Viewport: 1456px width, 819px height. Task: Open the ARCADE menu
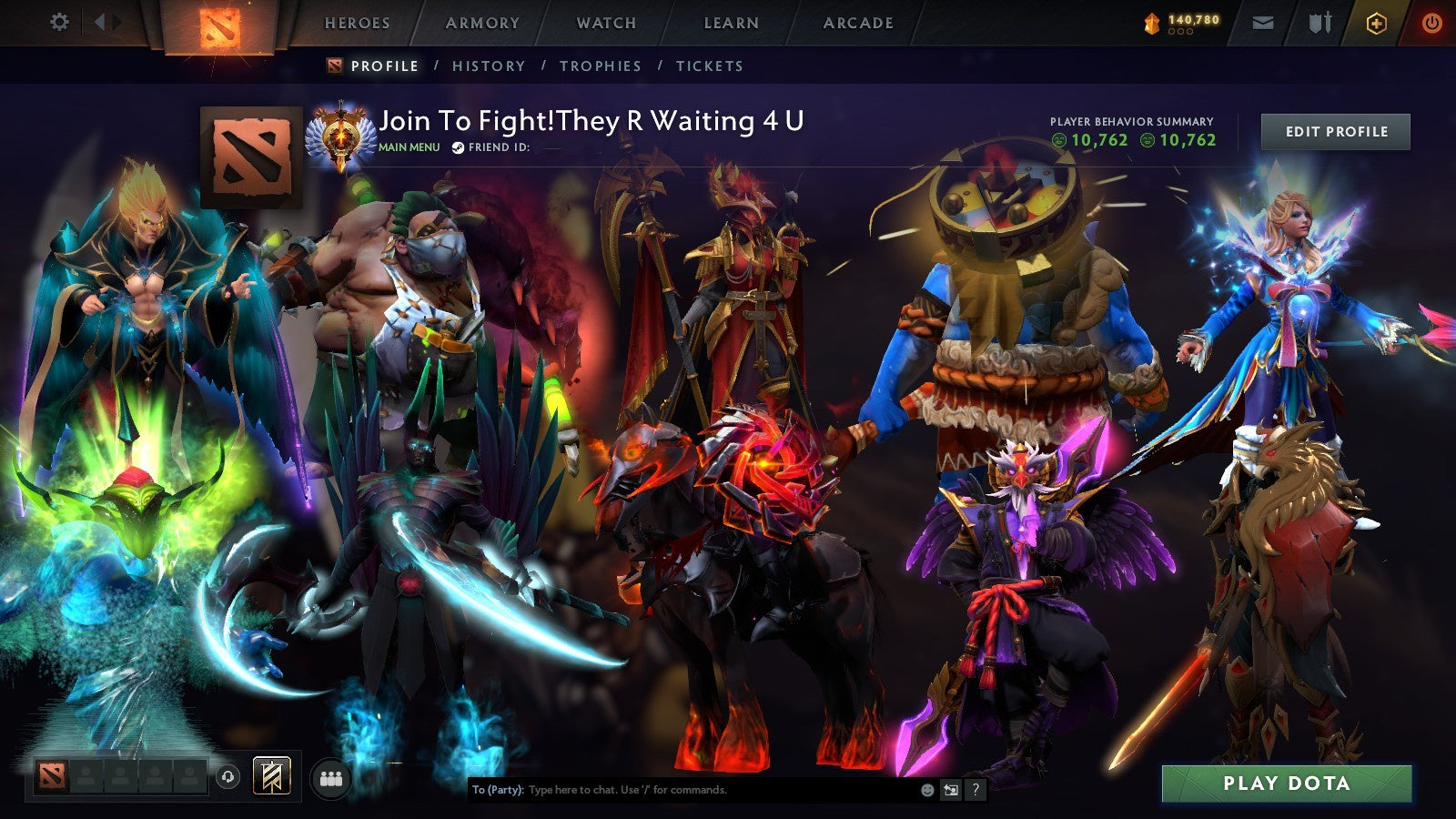[x=859, y=24]
